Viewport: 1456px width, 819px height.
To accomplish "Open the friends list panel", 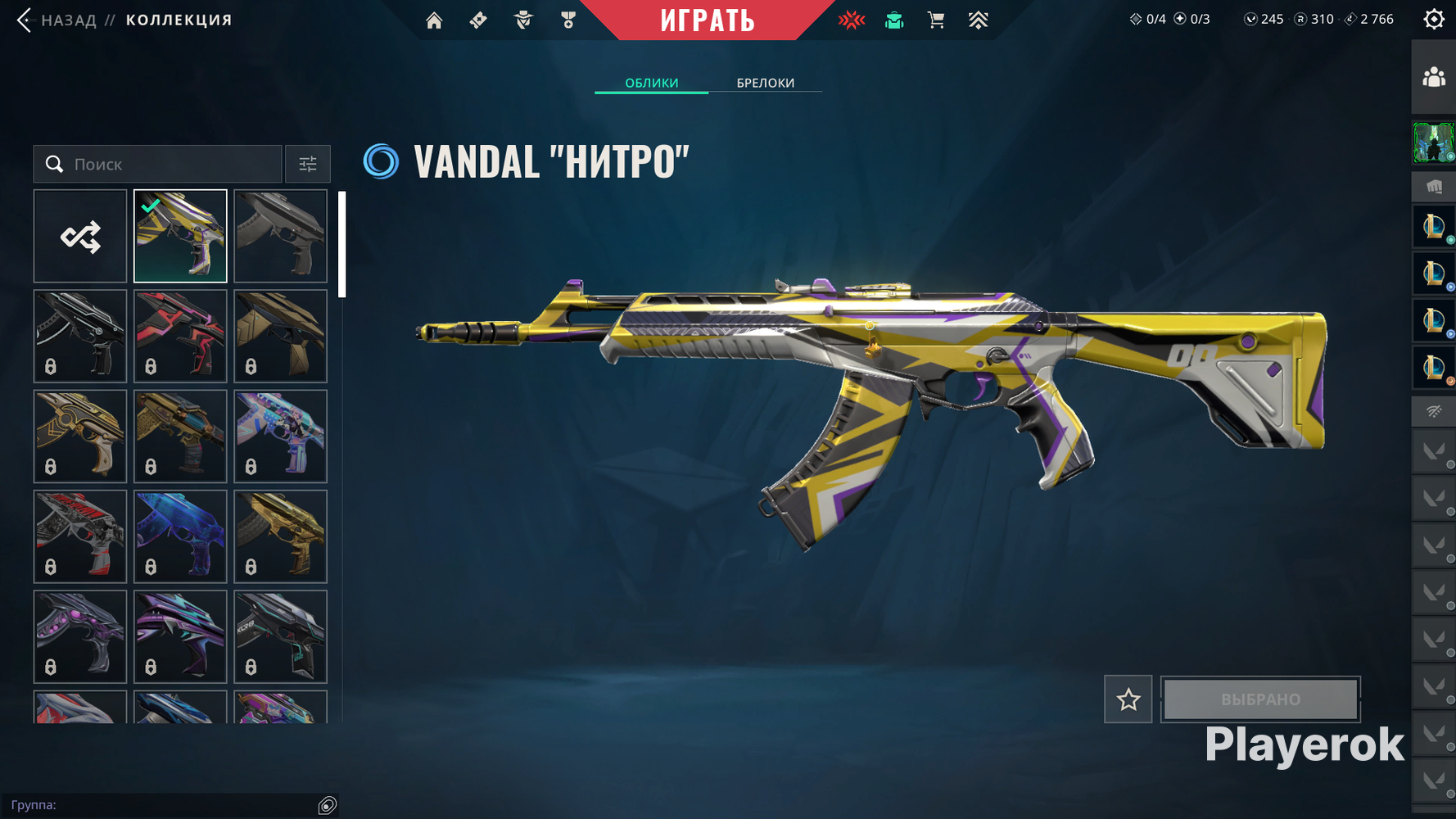I will pyautogui.click(x=1433, y=78).
